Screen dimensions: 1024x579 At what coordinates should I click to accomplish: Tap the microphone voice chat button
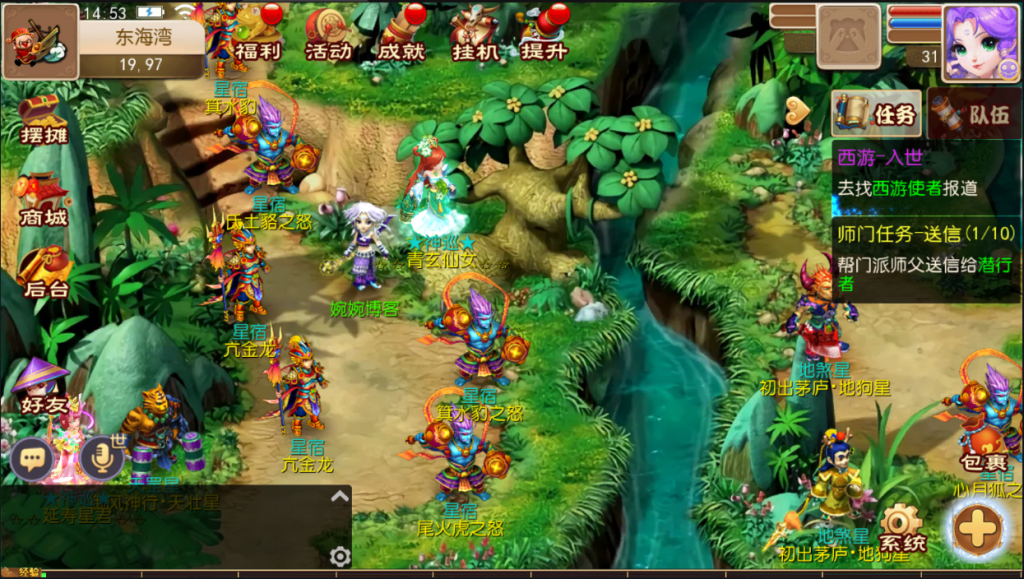[102, 458]
